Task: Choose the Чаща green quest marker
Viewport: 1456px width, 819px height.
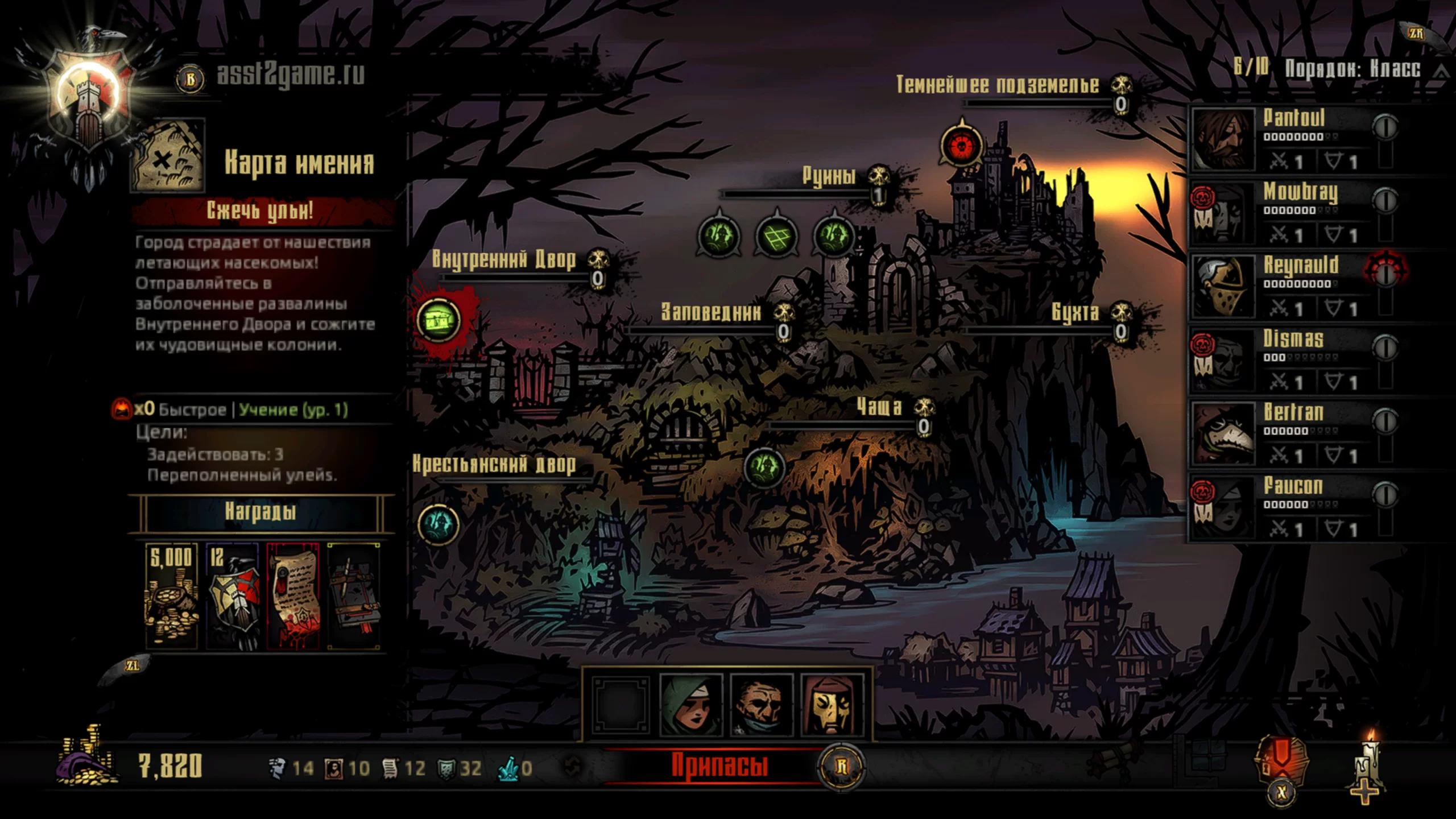Action: tap(764, 468)
